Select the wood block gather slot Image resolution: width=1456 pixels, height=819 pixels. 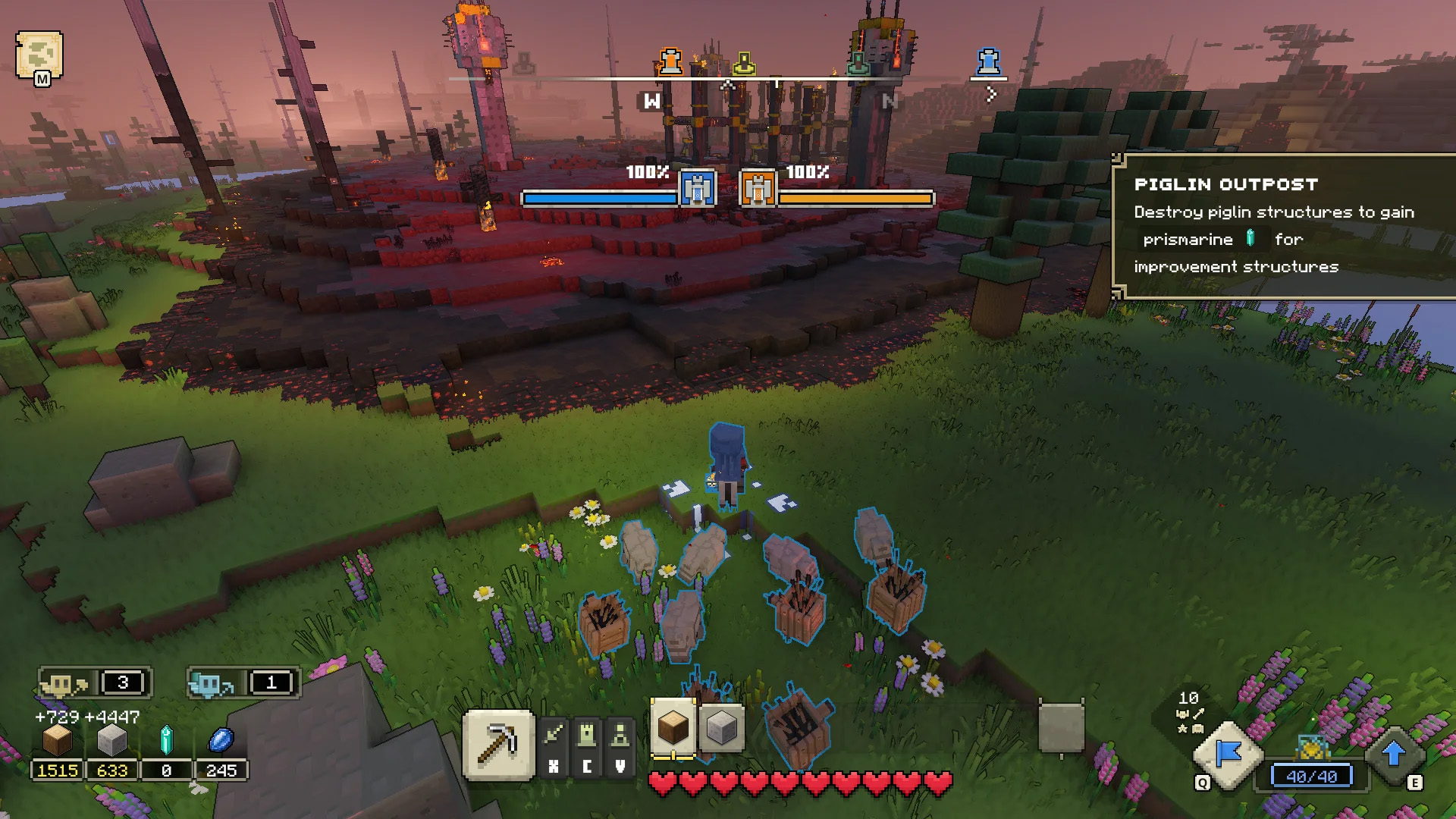coord(673,728)
